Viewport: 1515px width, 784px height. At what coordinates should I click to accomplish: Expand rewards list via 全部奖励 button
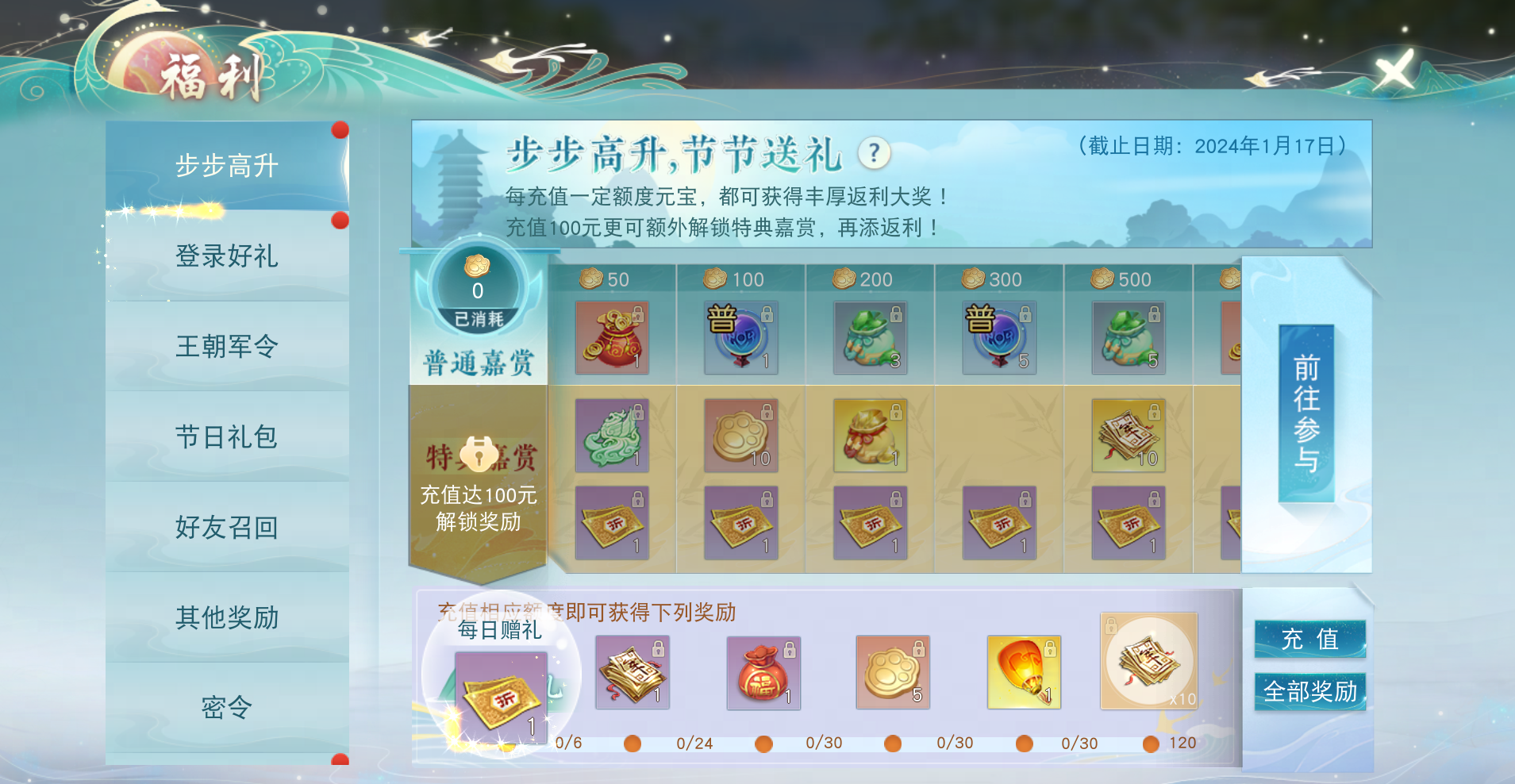[1309, 691]
